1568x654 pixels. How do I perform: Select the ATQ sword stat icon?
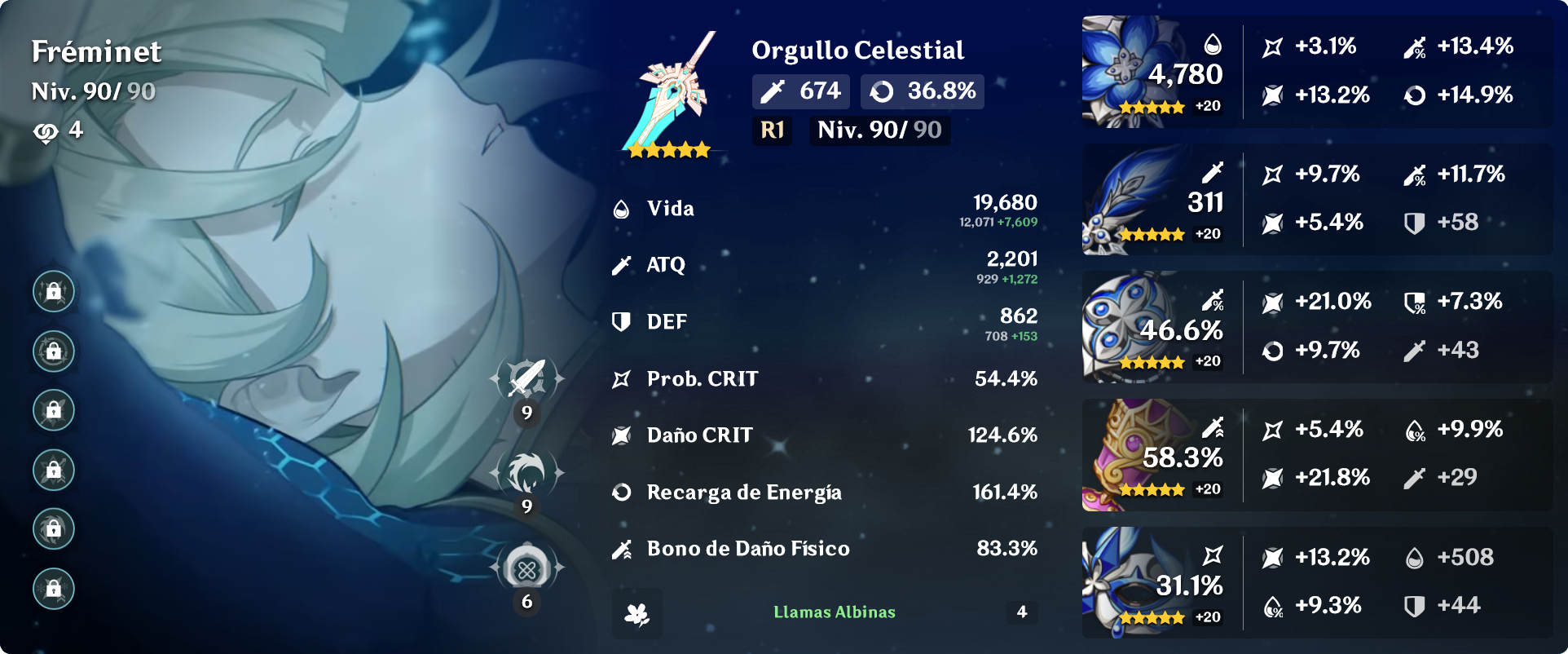(622, 264)
